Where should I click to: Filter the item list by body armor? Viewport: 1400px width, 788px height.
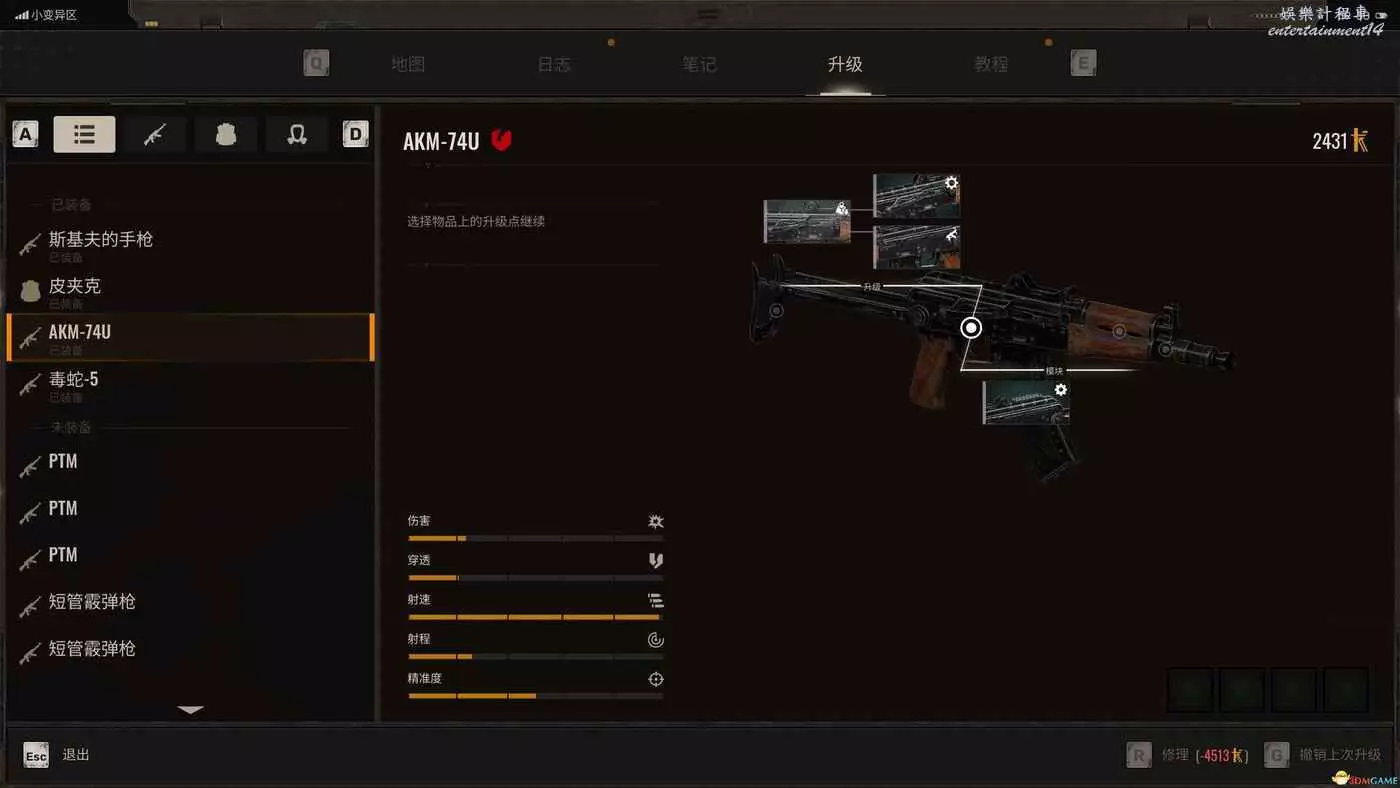[x=226, y=134]
